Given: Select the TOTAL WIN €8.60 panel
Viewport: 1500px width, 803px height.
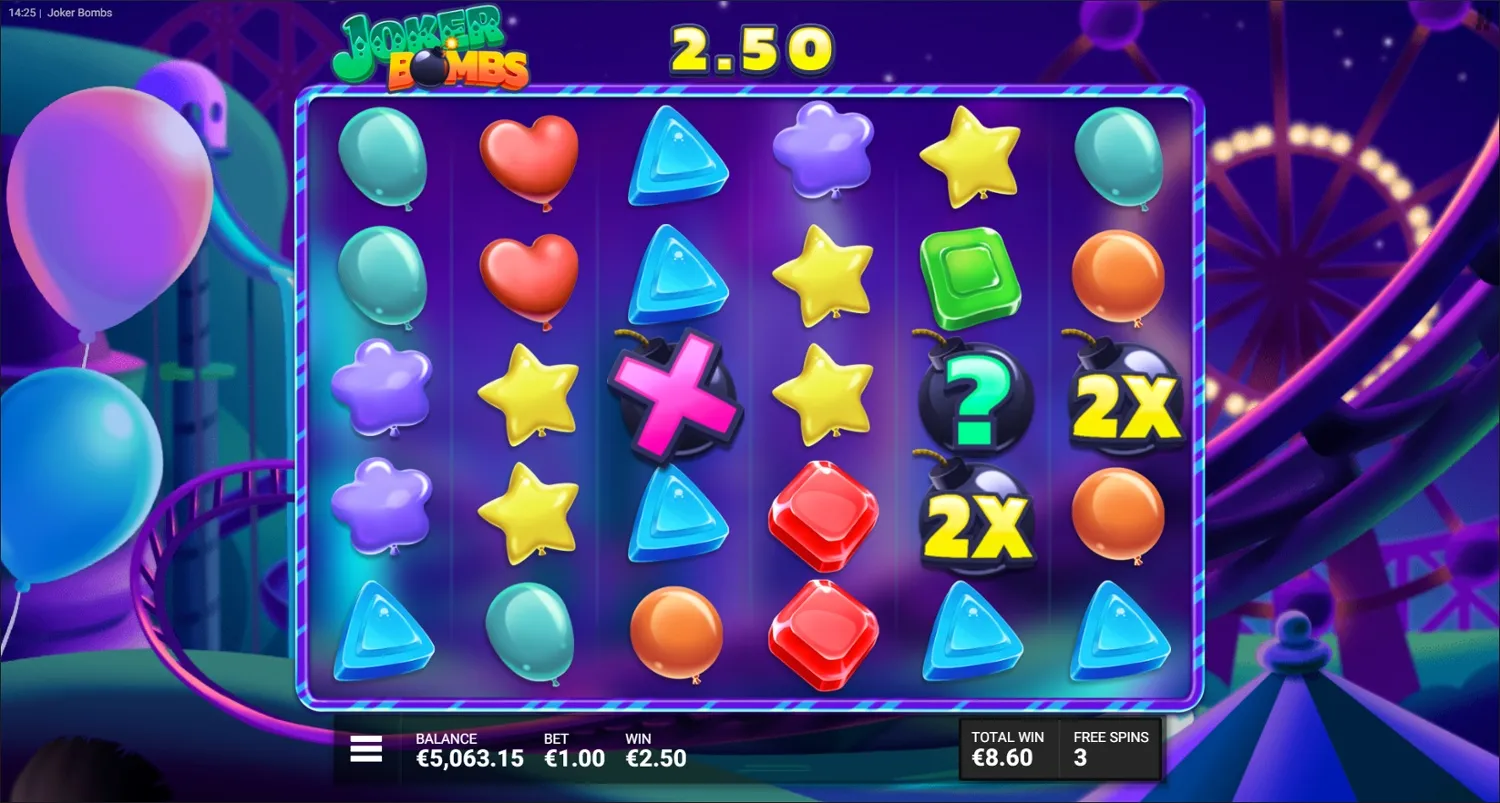Looking at the screenshot, I should pos(1005,748).
